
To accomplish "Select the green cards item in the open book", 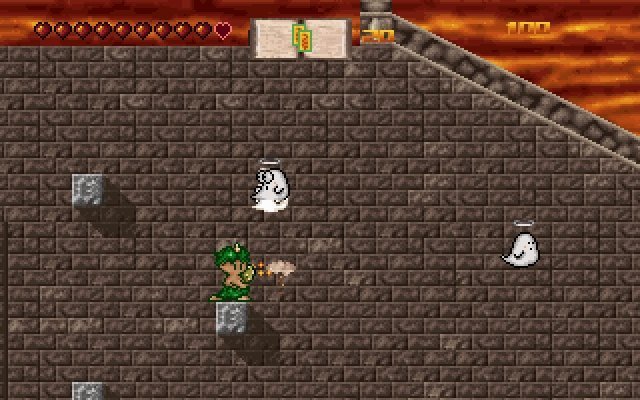I will (299, 37).
